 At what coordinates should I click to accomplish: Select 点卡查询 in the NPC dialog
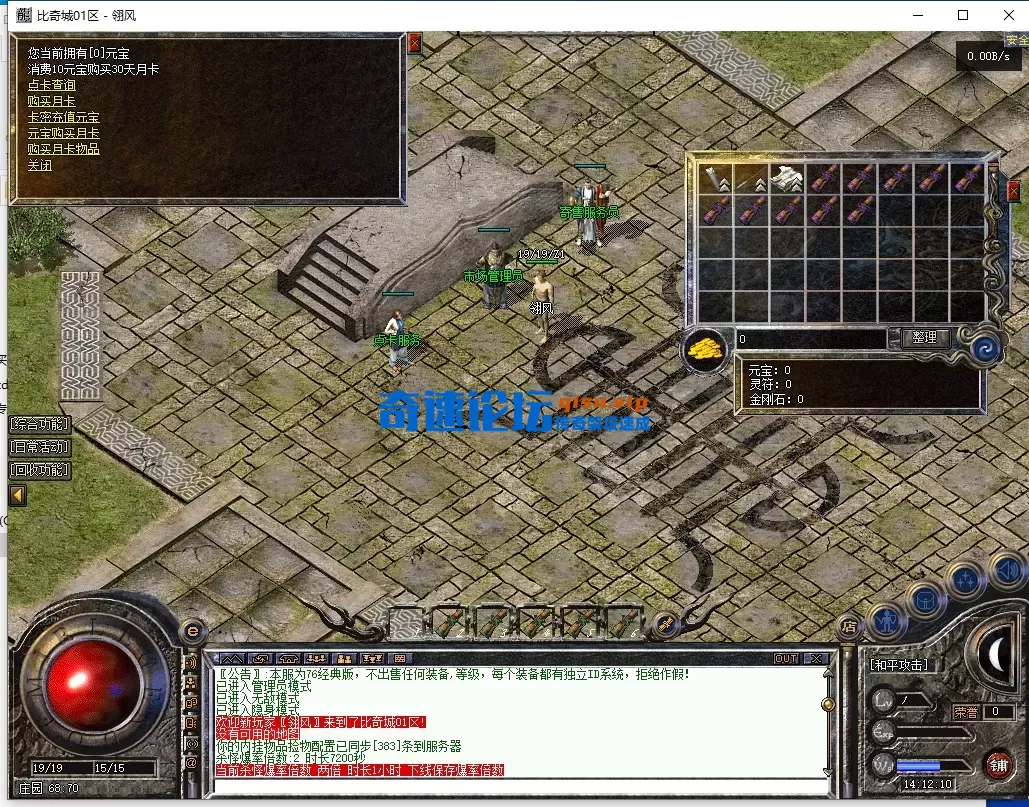tap(52, 85)
